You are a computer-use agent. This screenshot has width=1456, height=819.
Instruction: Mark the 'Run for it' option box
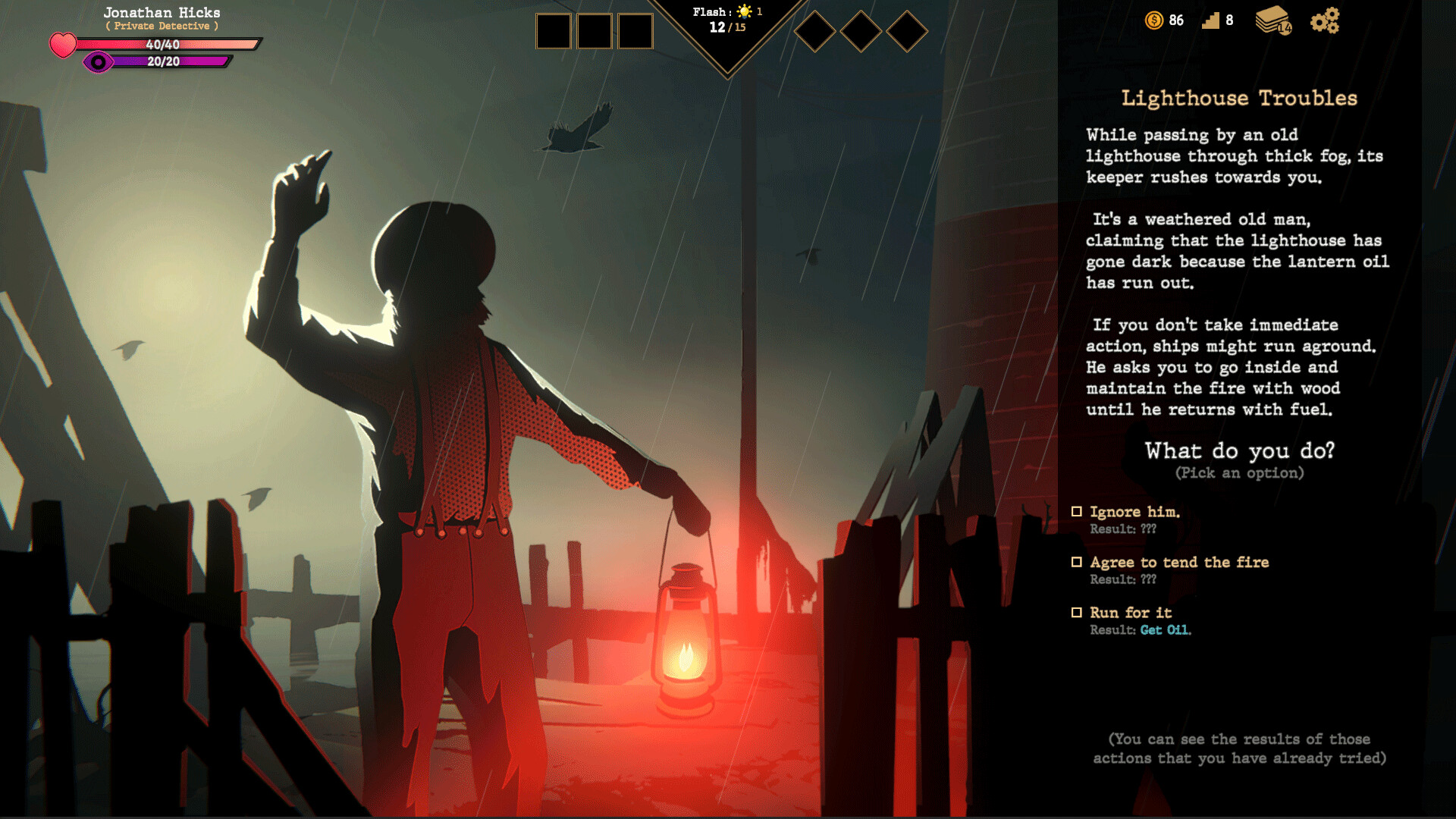pos(1078,612)
